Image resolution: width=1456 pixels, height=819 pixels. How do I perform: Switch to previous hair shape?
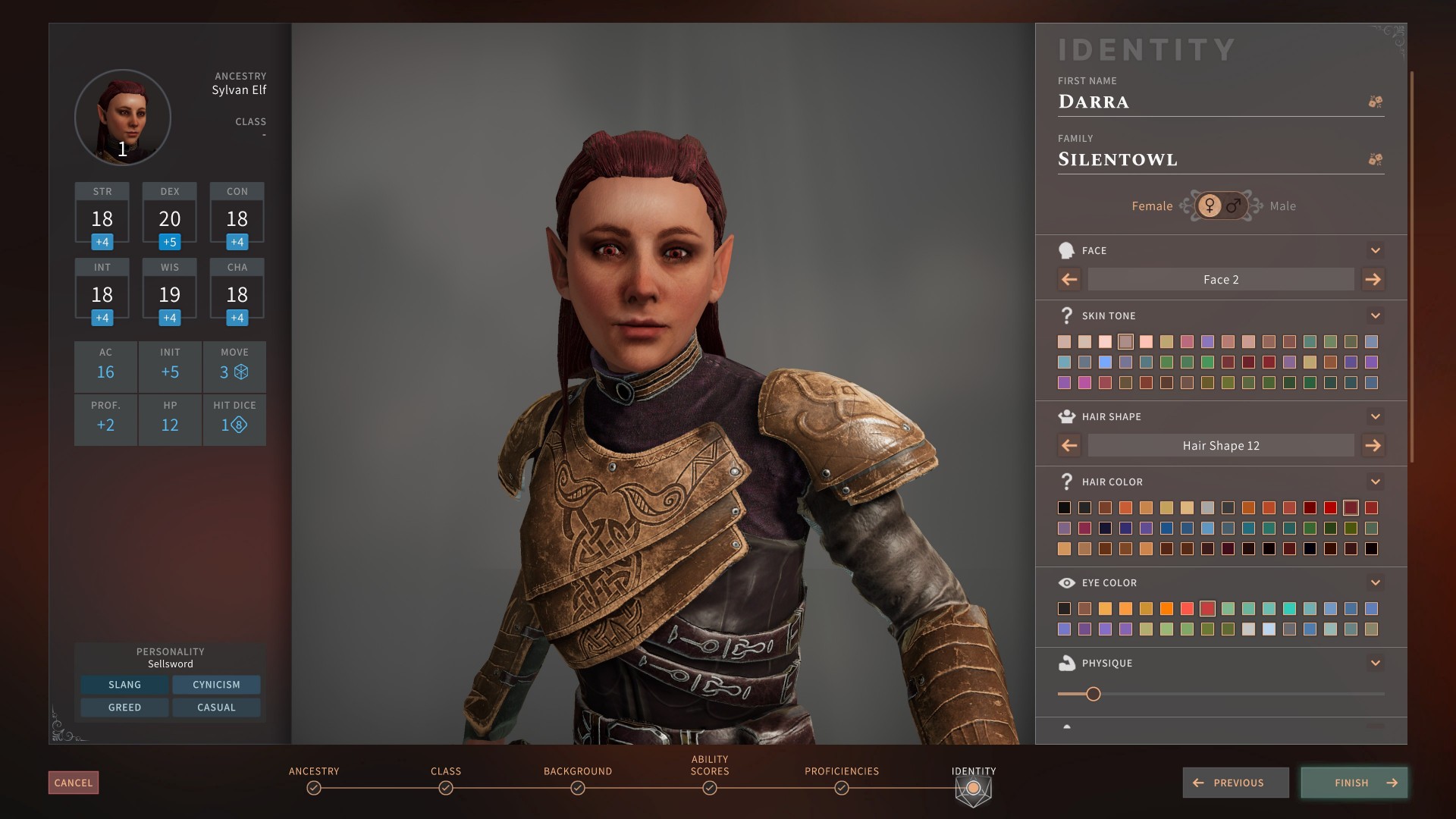click(x=1069, y=445)
